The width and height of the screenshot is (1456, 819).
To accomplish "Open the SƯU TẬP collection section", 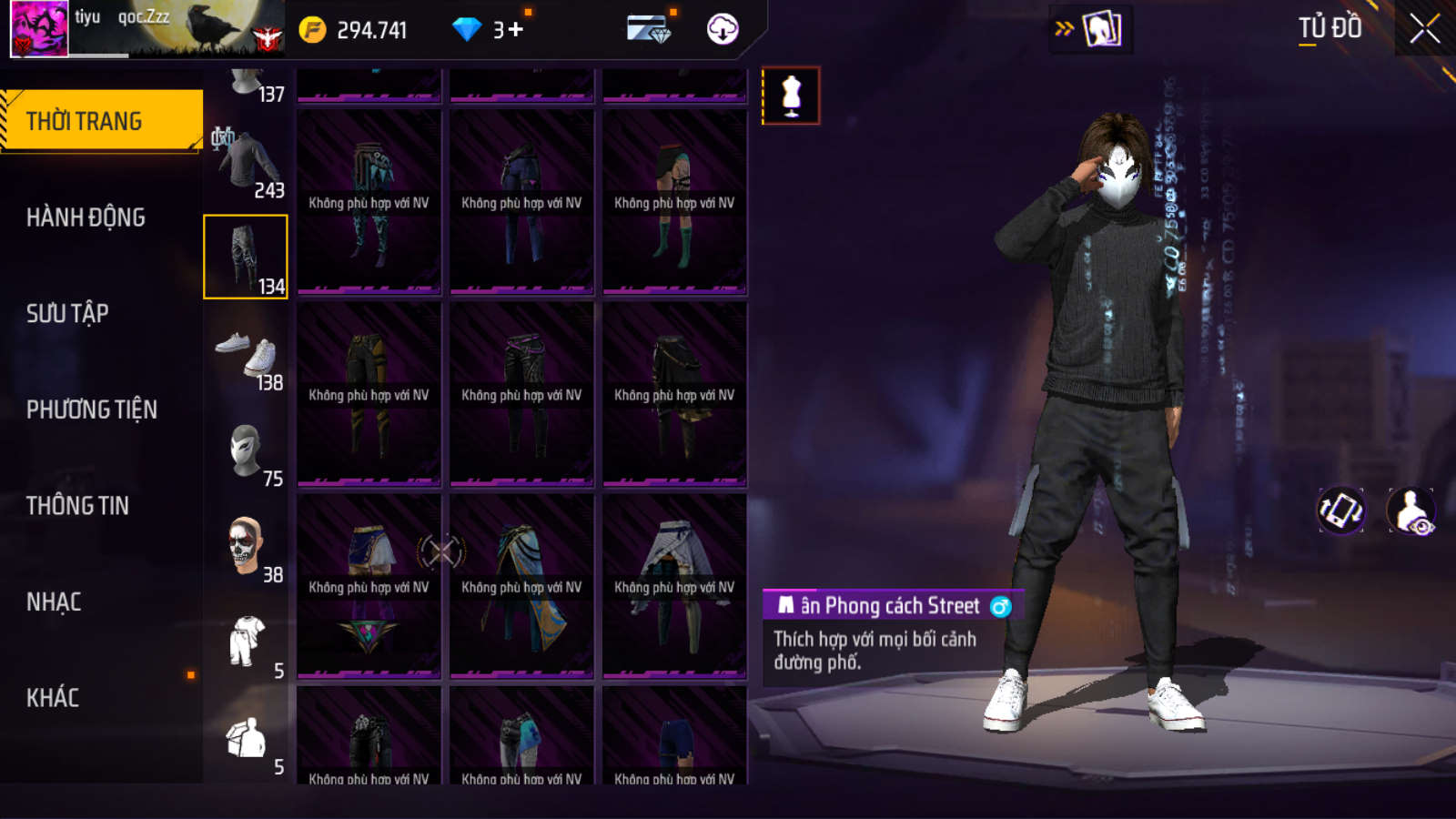I will (x=67, y=314).
